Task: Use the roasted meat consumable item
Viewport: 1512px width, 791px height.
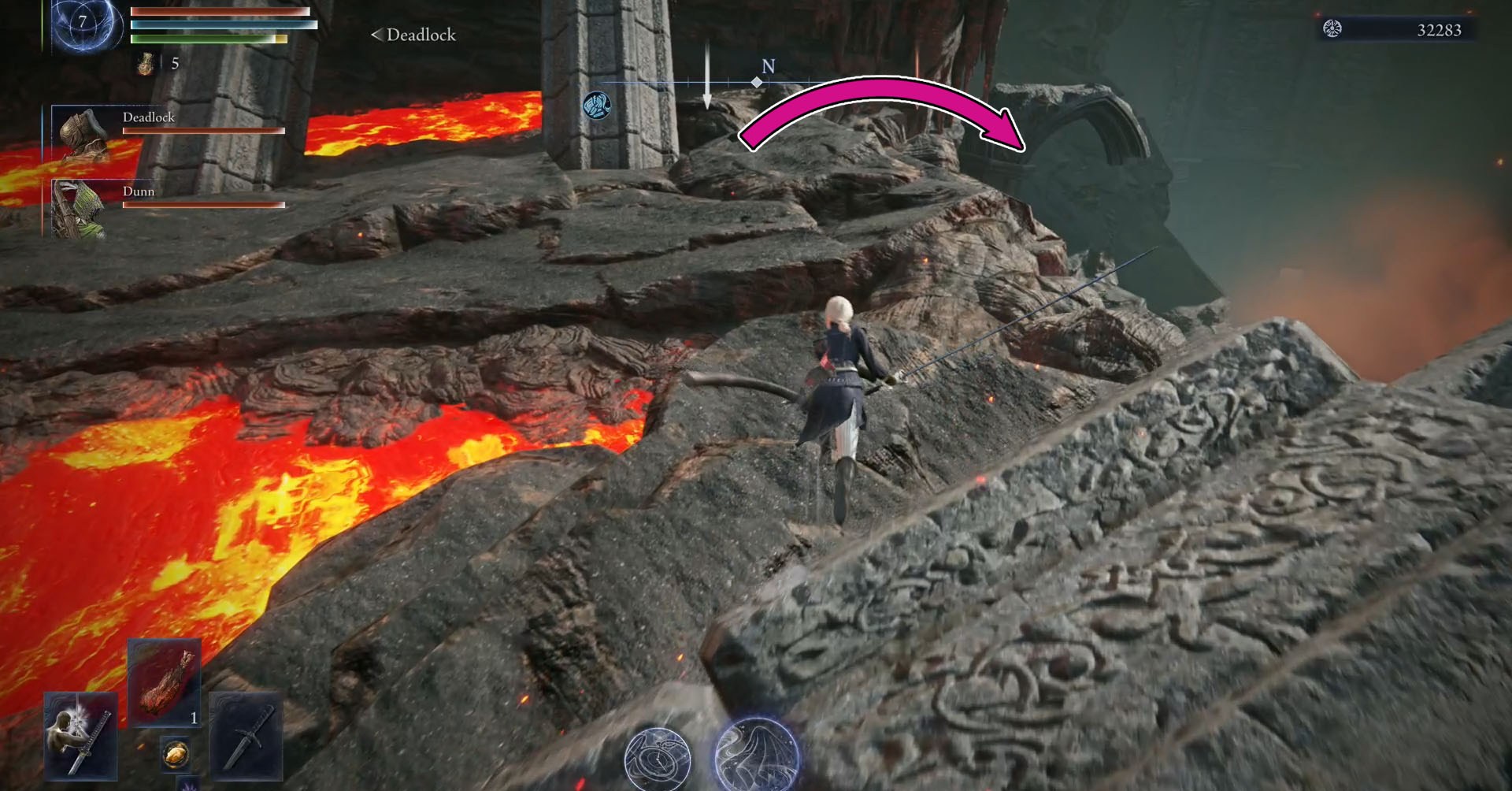Action: tap(164, 681)
